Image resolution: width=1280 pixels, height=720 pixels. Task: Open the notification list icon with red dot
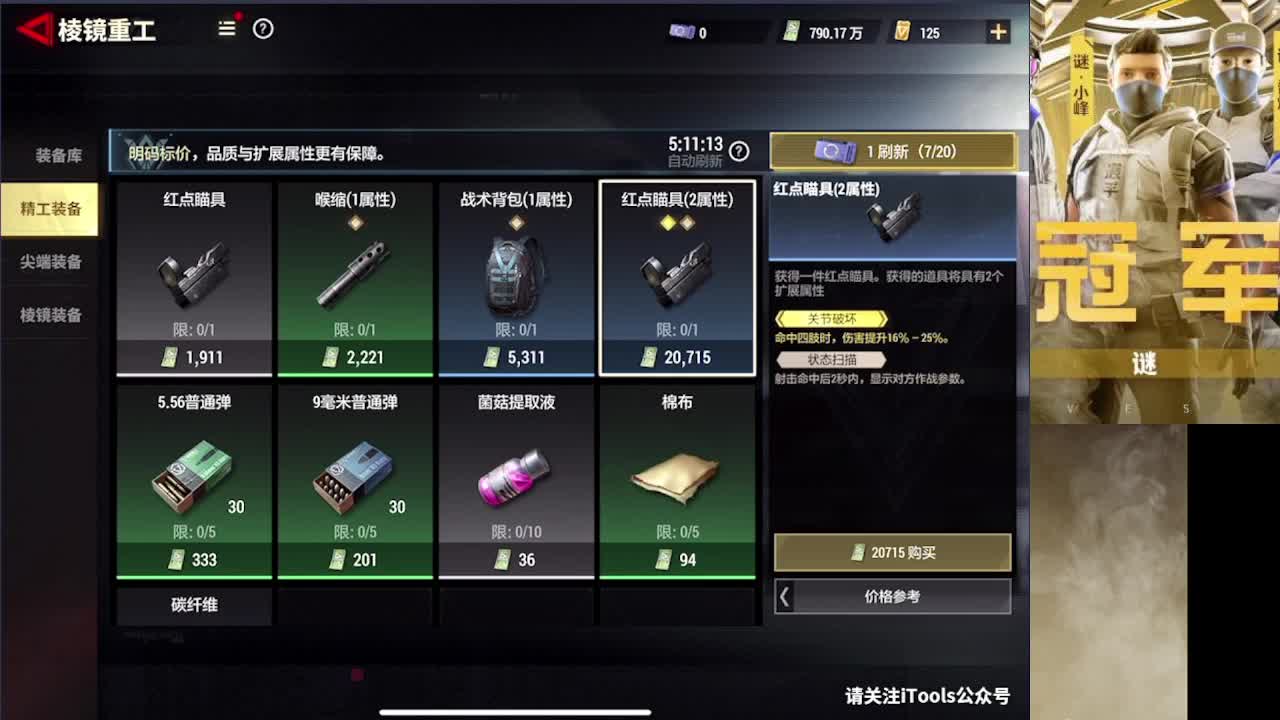pyautogui.click(x=226, y=29)
